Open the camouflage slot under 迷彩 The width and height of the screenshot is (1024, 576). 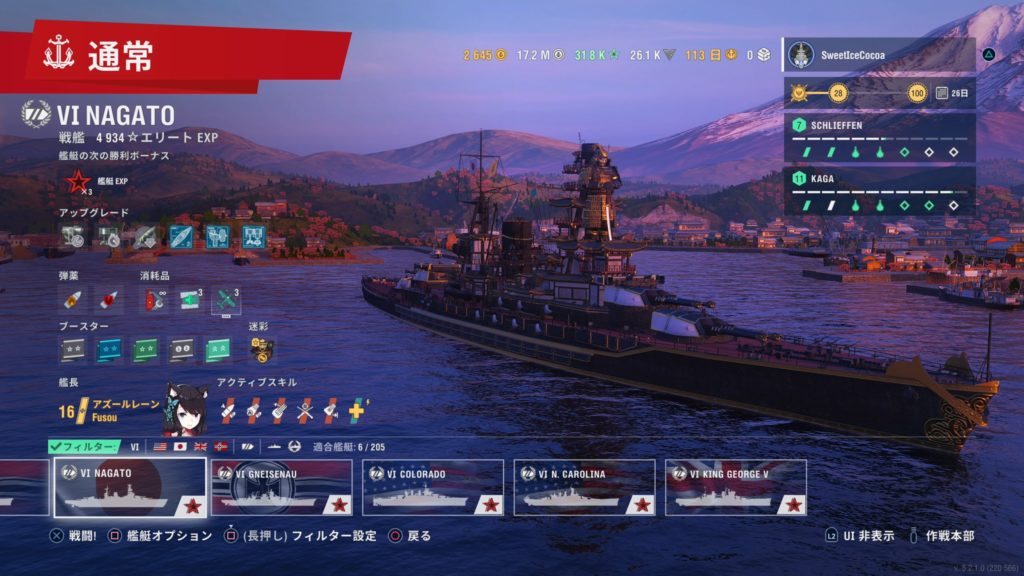[x=261, y=349]
